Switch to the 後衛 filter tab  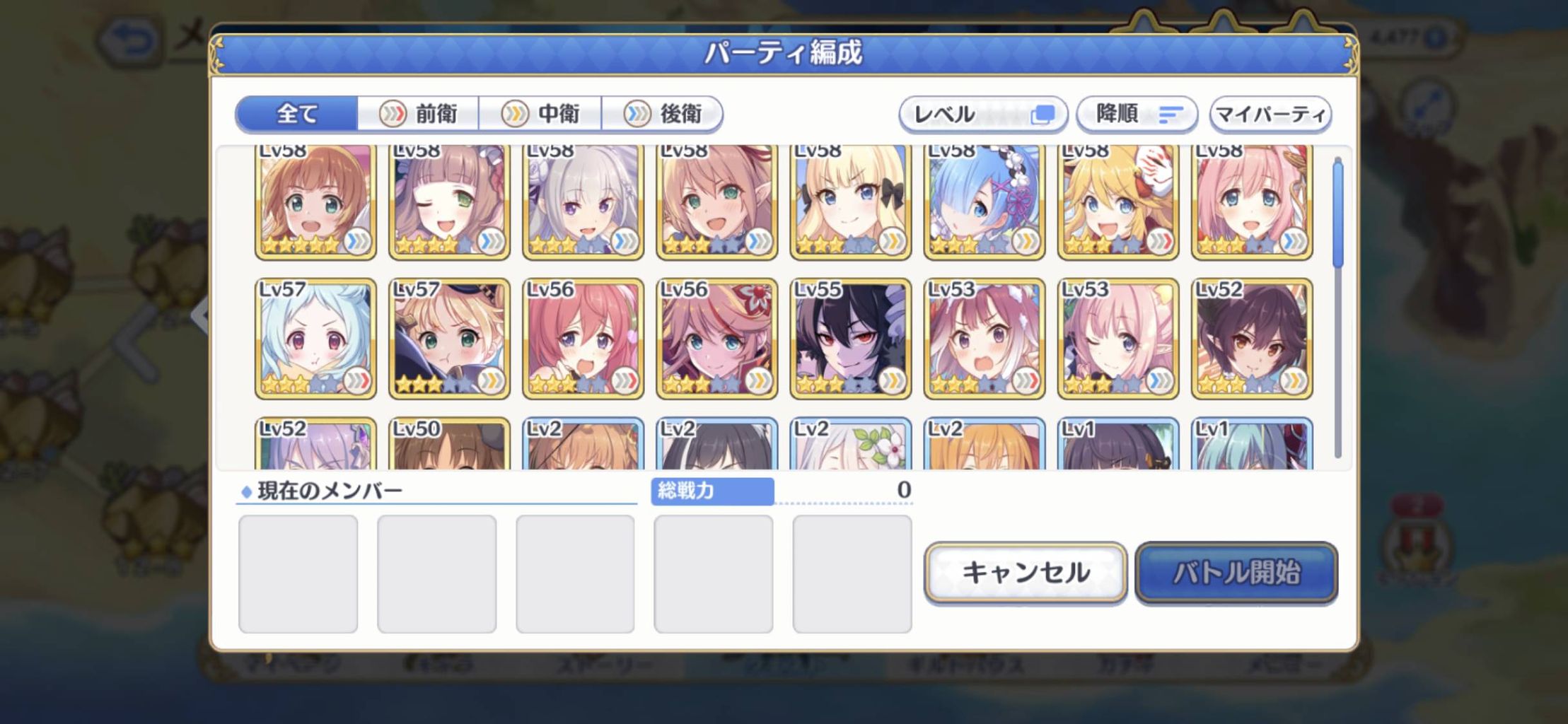click(x=663, y=113)
